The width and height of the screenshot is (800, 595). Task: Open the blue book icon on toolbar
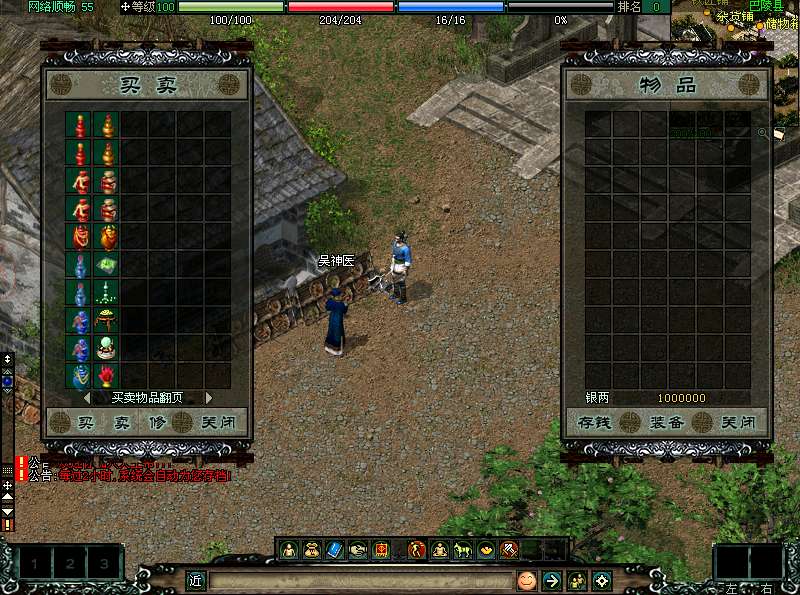(335, 549)
